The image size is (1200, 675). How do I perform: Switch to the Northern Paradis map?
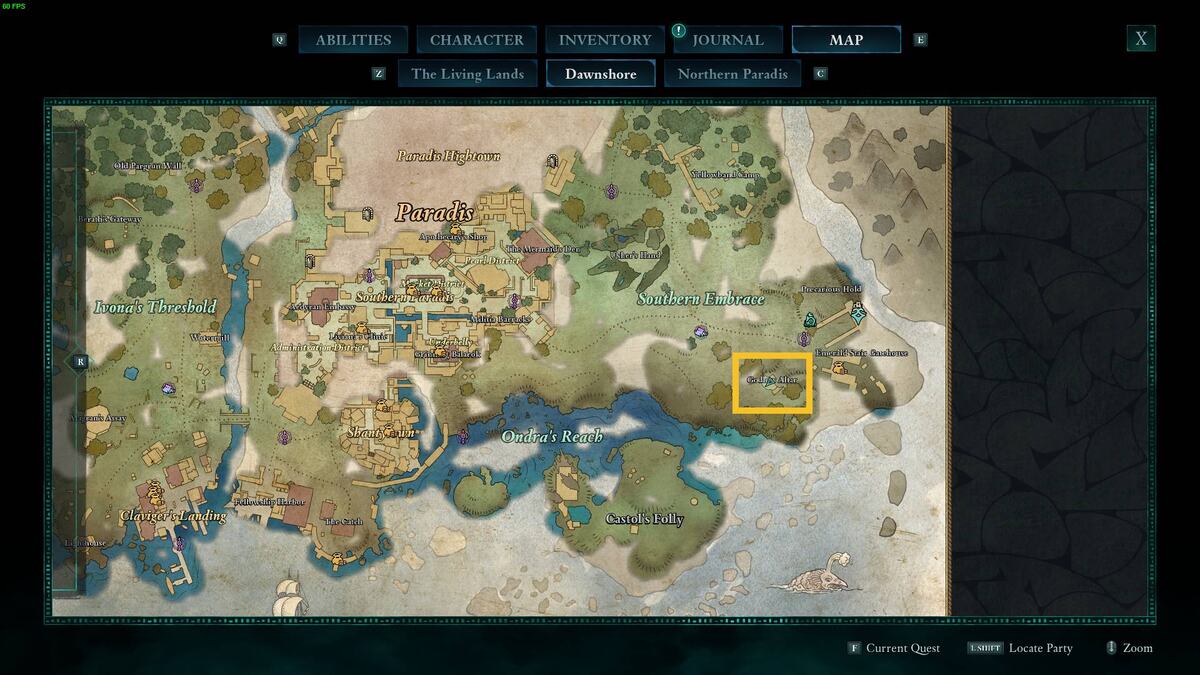pos(732,73)
